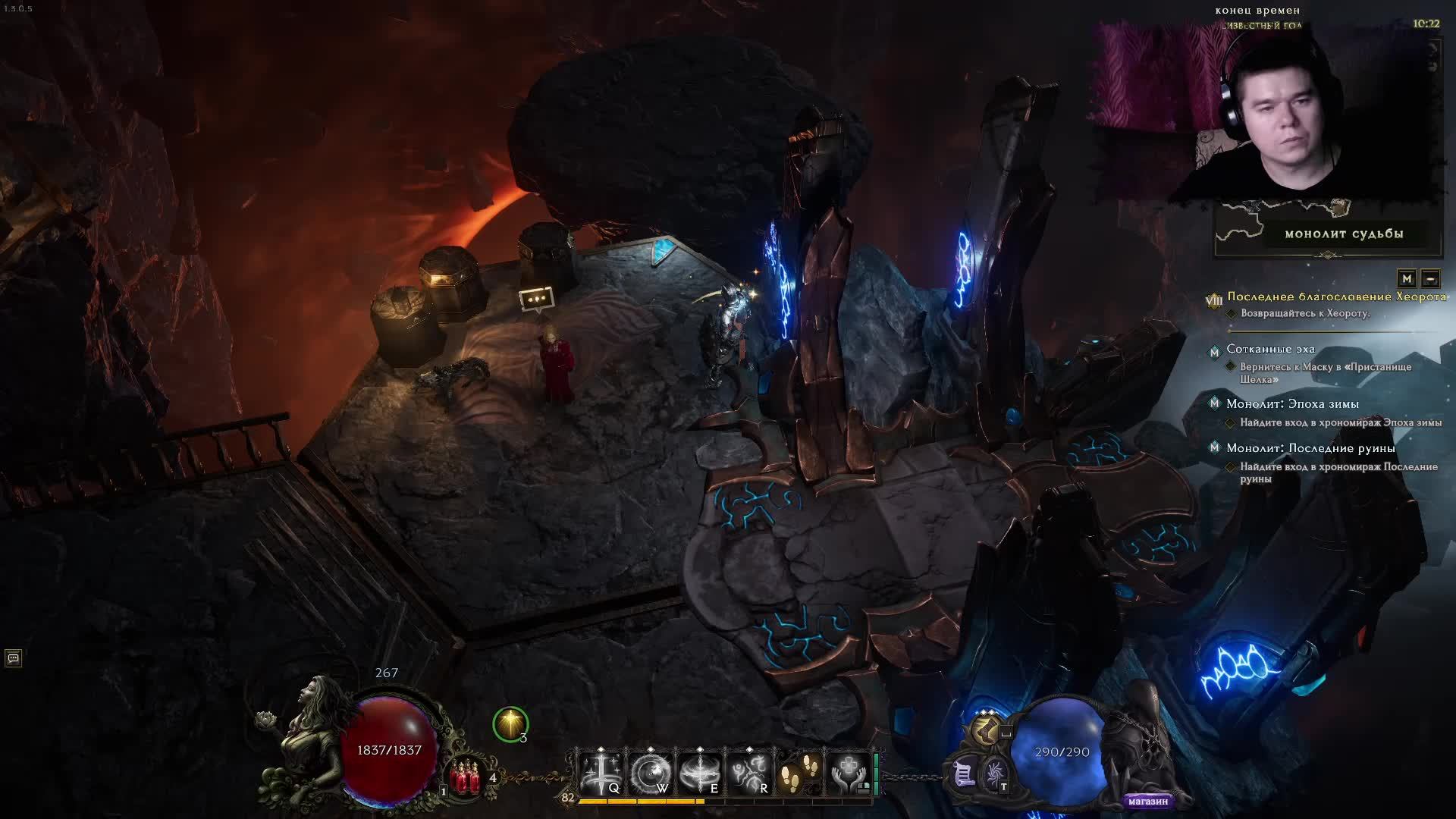Activate the golden footprints movement skill

(x=798, y=773)
